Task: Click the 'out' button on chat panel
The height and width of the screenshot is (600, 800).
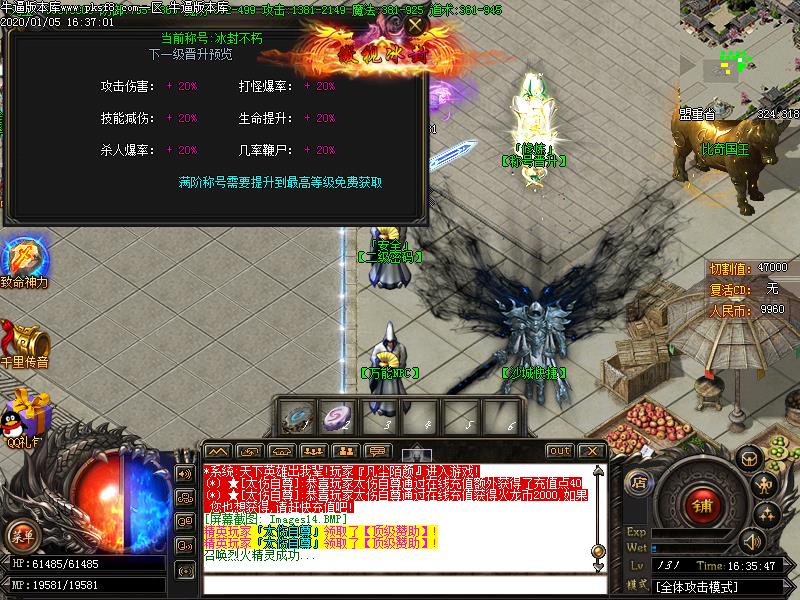Action: click(x=560, y=451)
